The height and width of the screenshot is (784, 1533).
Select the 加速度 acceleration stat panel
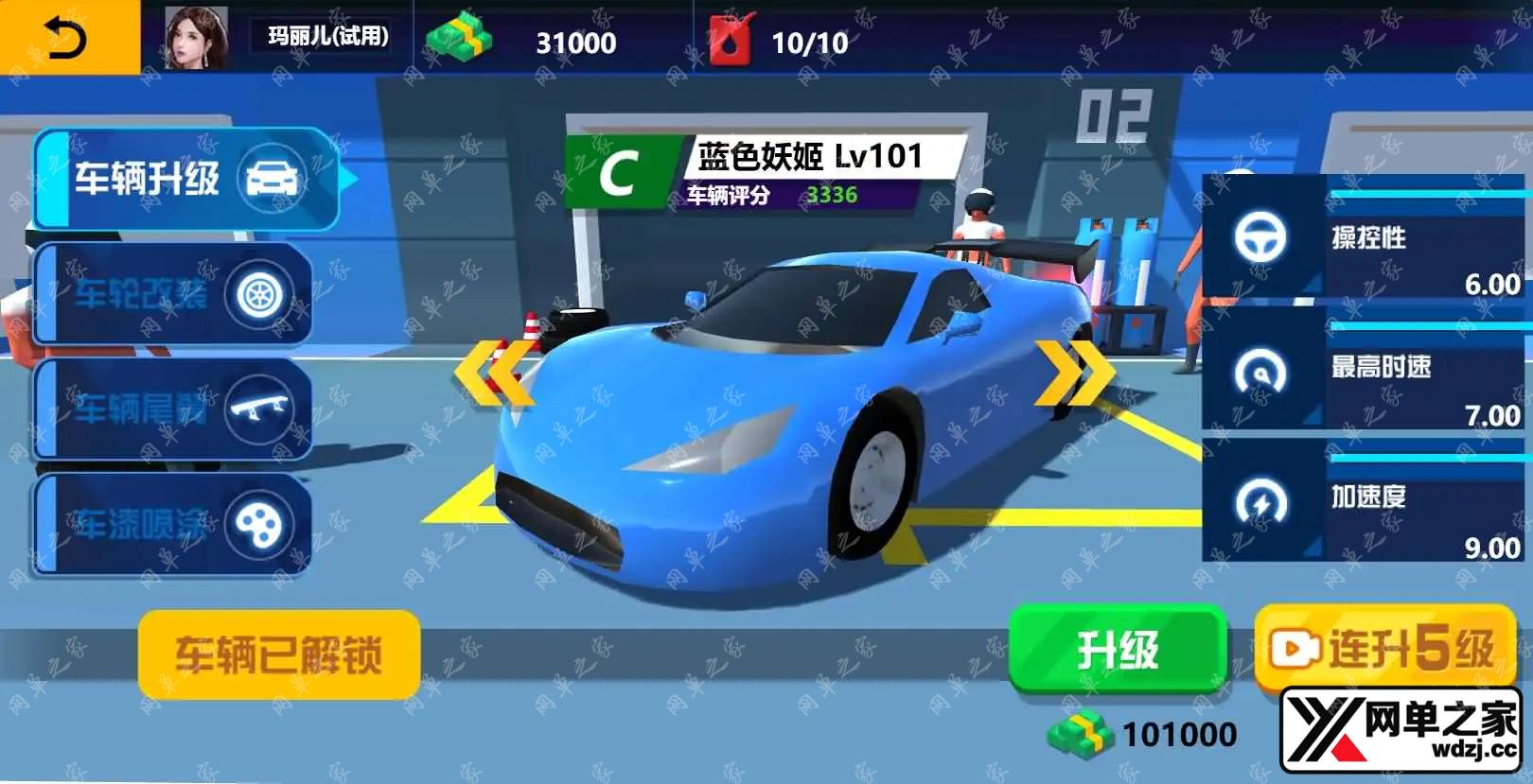point(1366,505)
